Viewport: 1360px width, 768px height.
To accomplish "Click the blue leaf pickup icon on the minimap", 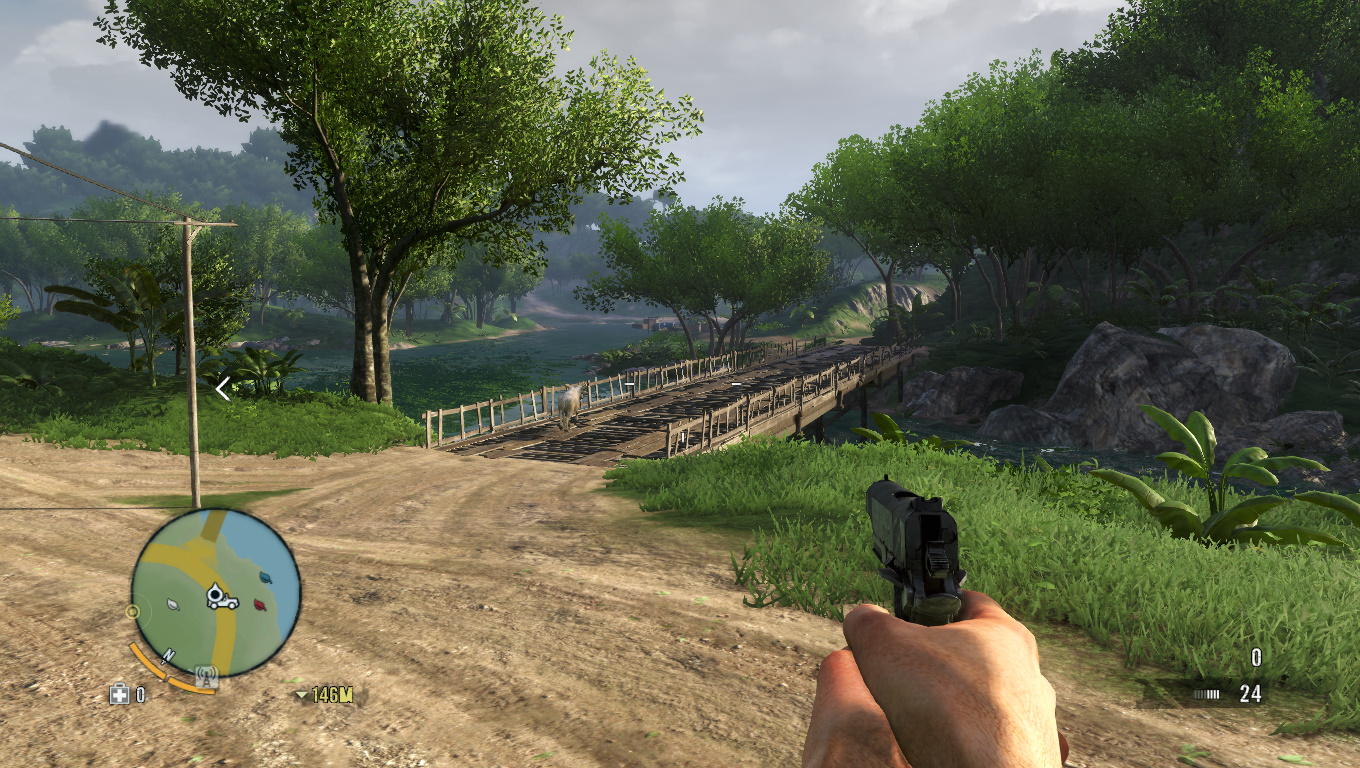I will point(266,577).
